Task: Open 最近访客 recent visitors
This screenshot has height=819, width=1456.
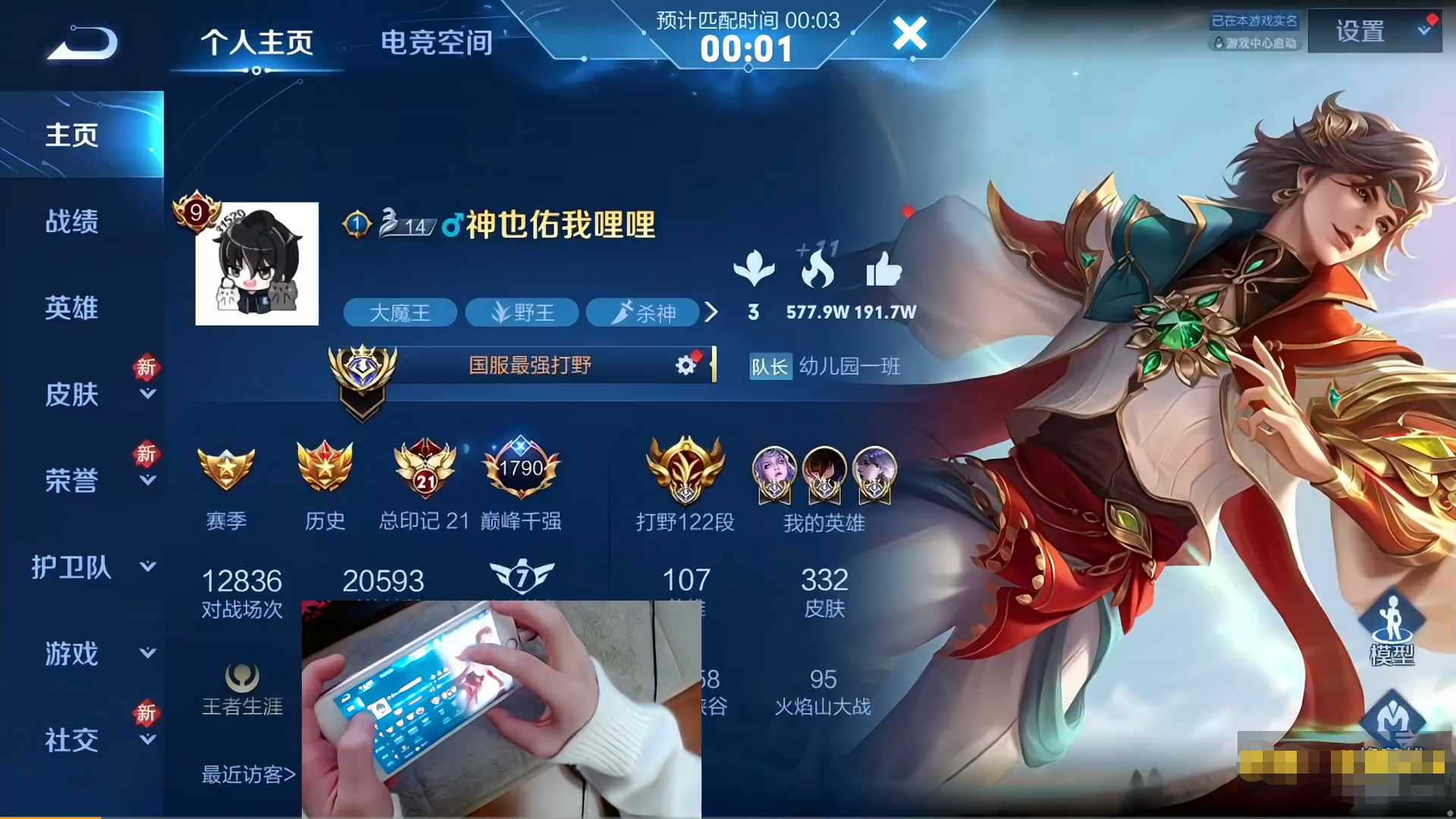Action: (244, 773)
